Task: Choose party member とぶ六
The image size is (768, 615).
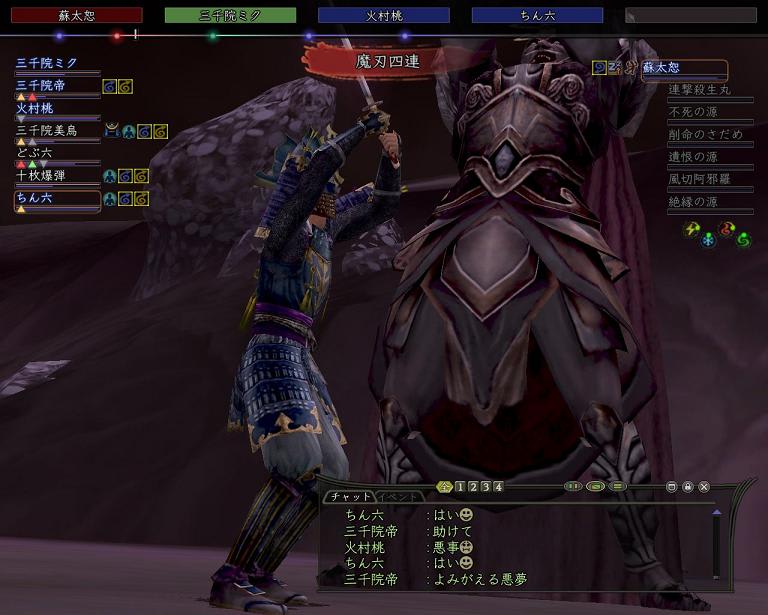Action: click(x=34, y=153)
